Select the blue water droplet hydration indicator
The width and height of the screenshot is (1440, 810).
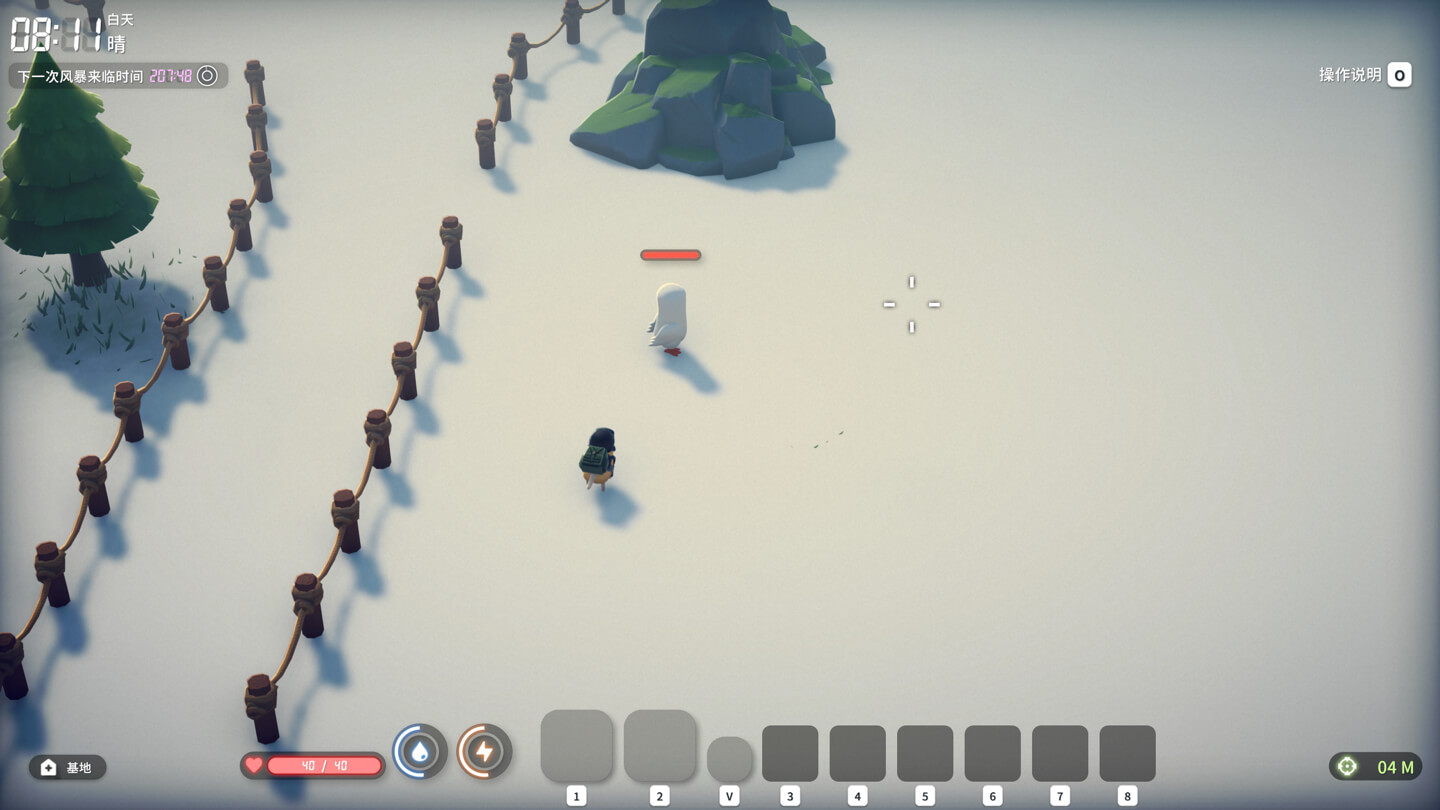419,752
